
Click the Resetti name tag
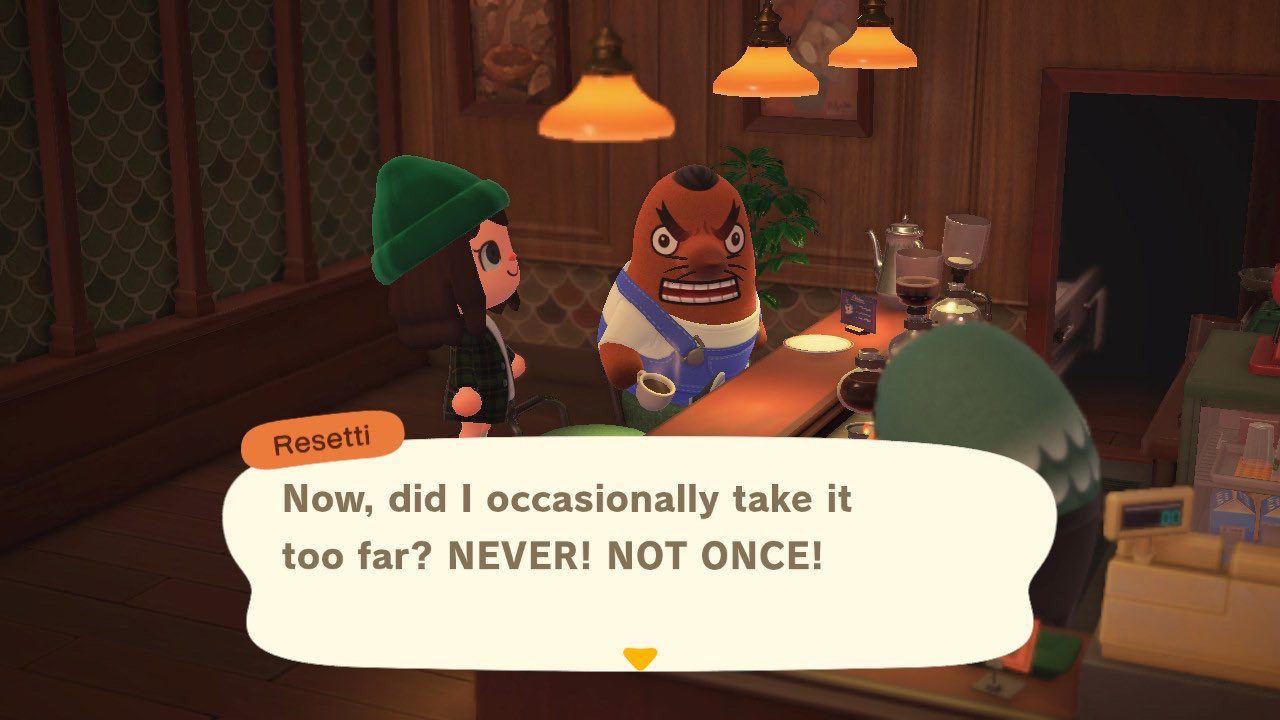coord(318,436)
